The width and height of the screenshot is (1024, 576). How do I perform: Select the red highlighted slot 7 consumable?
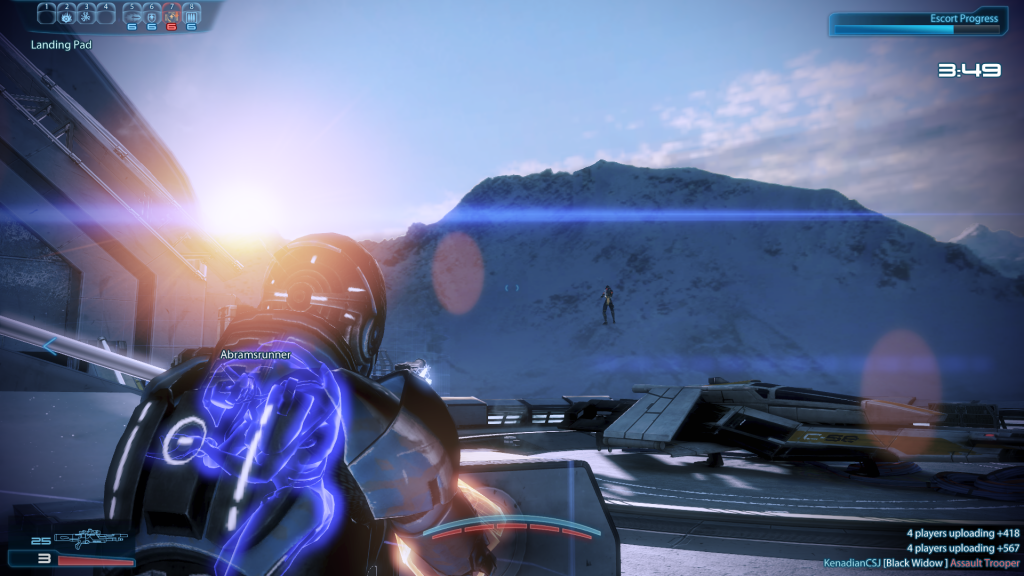[171, 16]
